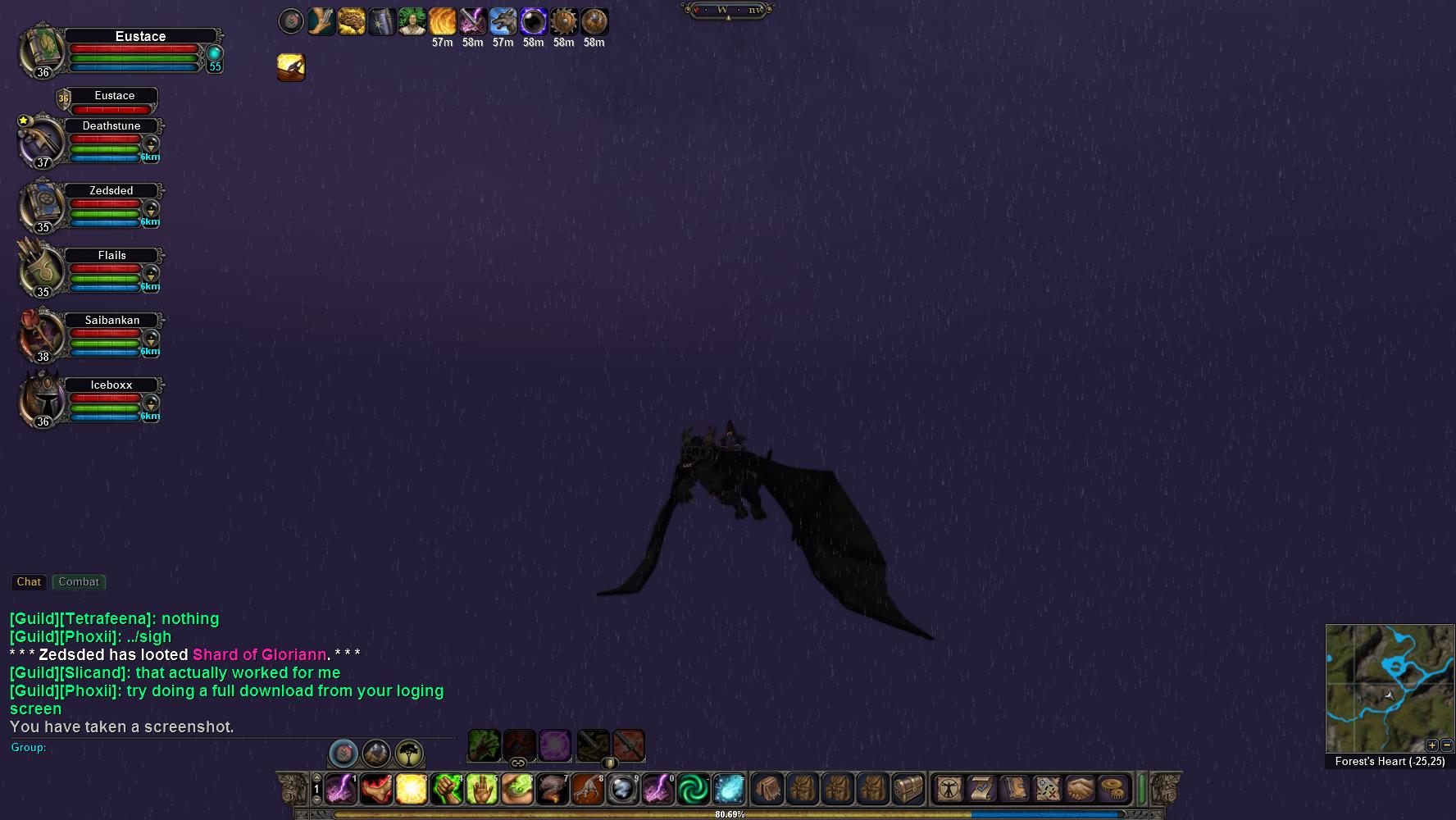Open the Chat tab
This screenshot has width=1456, height=820.
29,582
